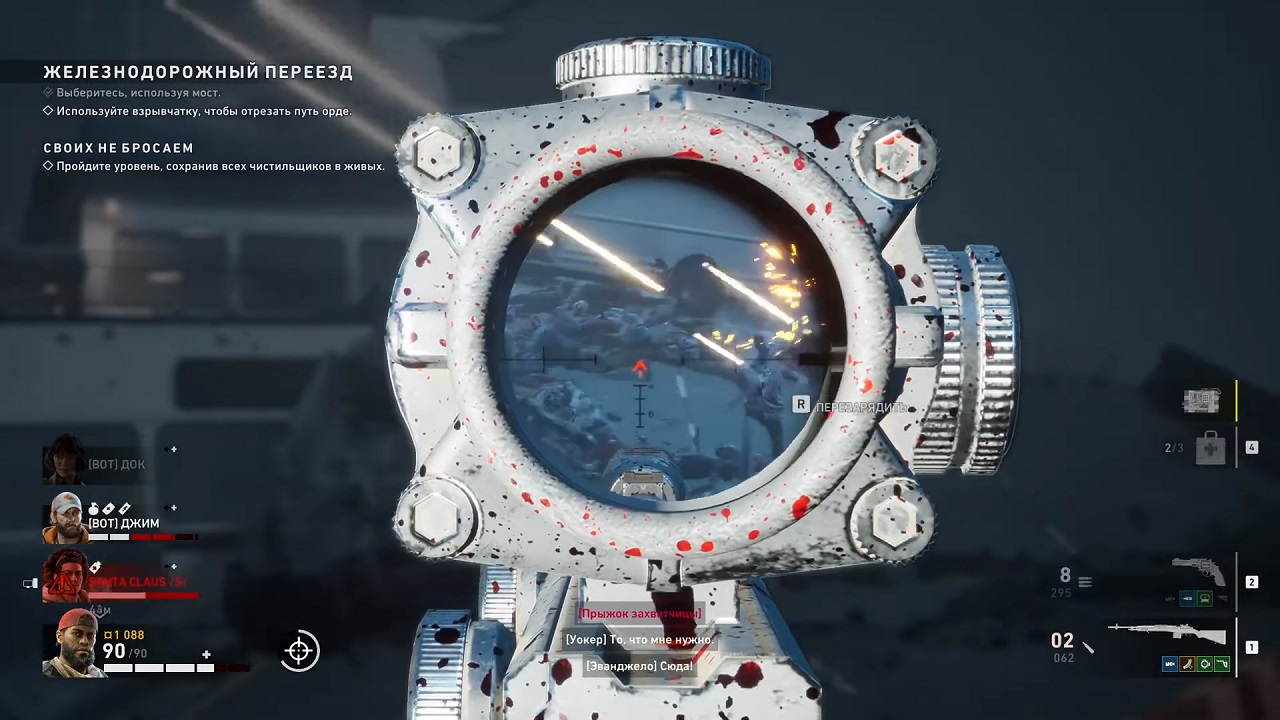1280x720 pixels.
Task: Select the СВОИХ НЕ БРОСАЕМ secondary objective
Action: coord(118,148)
